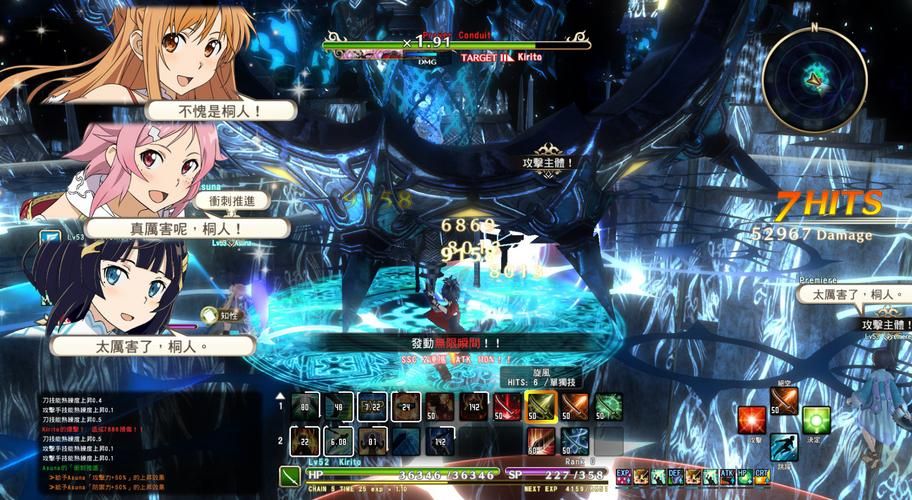Inspect the CRT buff icon
The image size is (912, 500).
[761, 476]
